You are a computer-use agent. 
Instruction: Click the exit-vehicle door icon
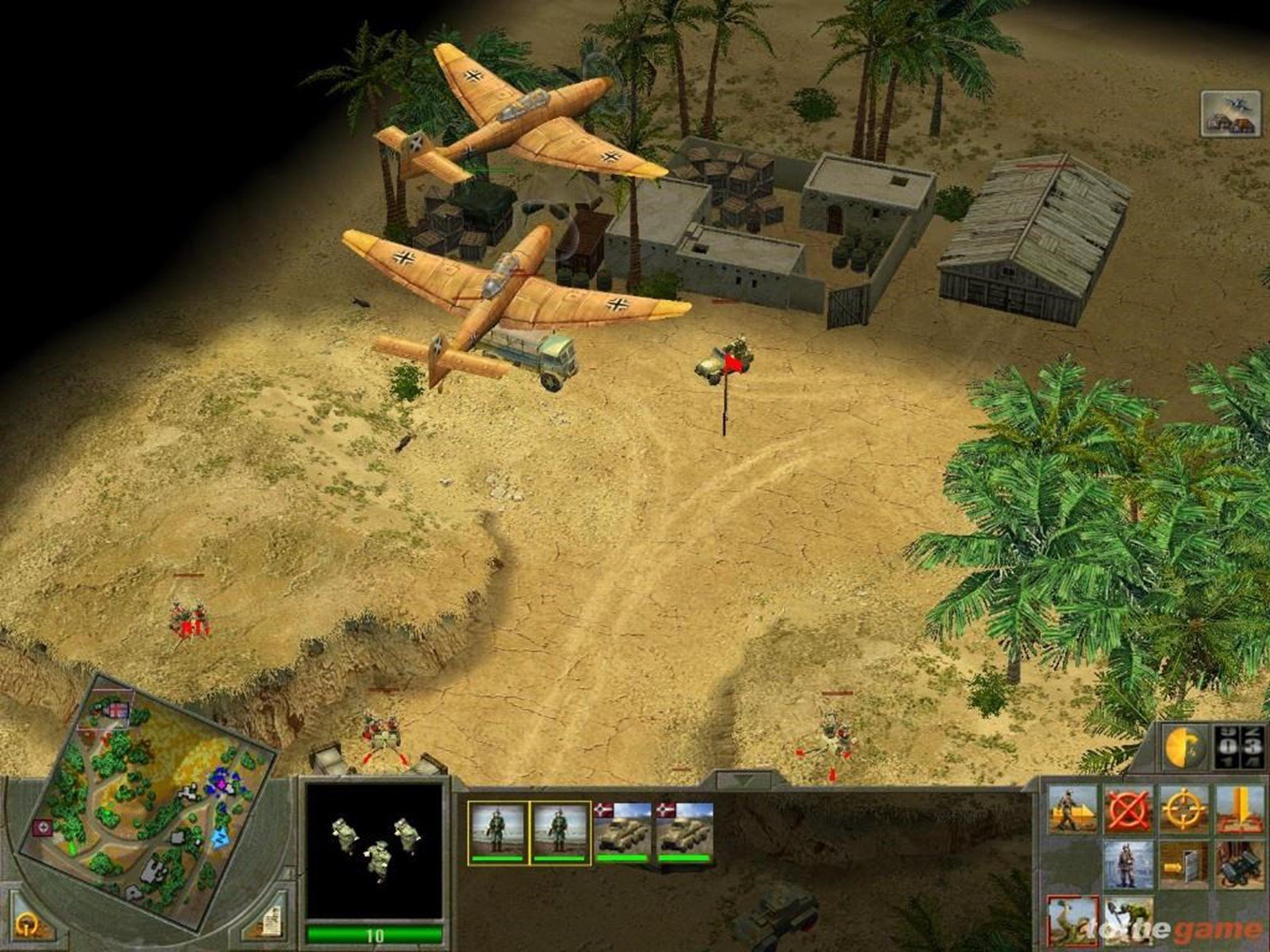click(x=1183, y=865)
